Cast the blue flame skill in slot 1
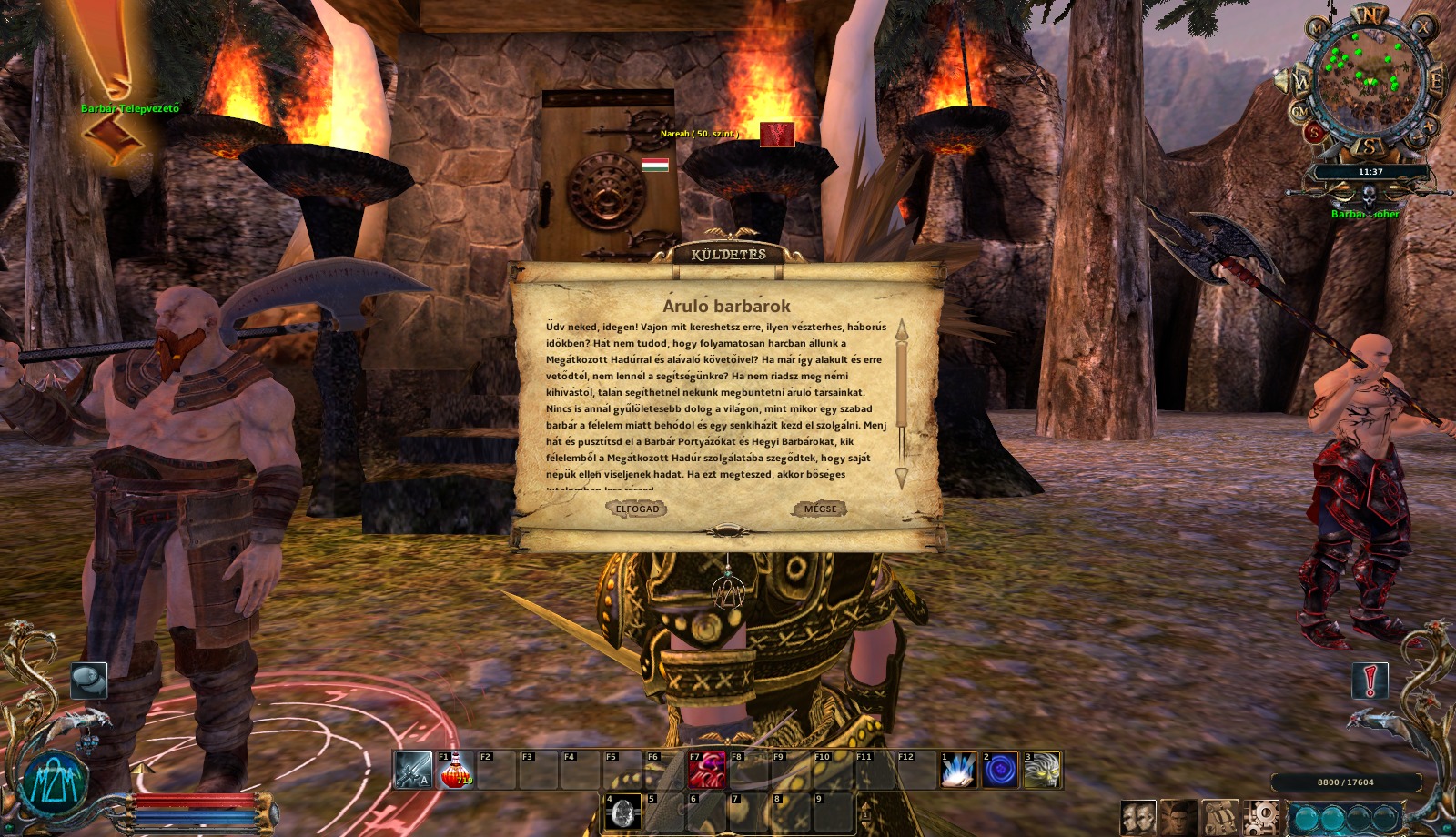 [957, 770]
